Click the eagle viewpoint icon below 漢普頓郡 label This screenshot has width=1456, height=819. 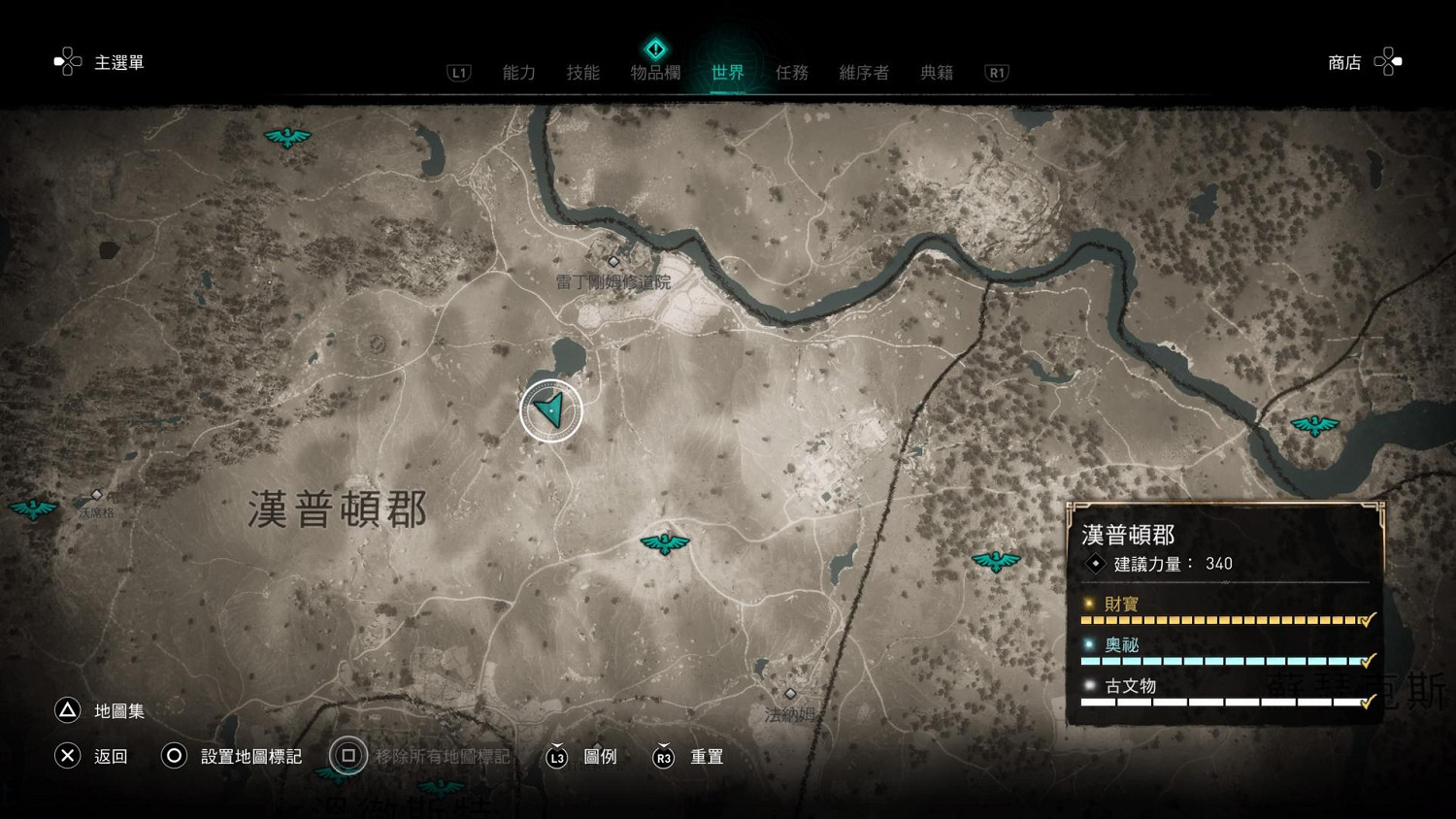(665, 543)
